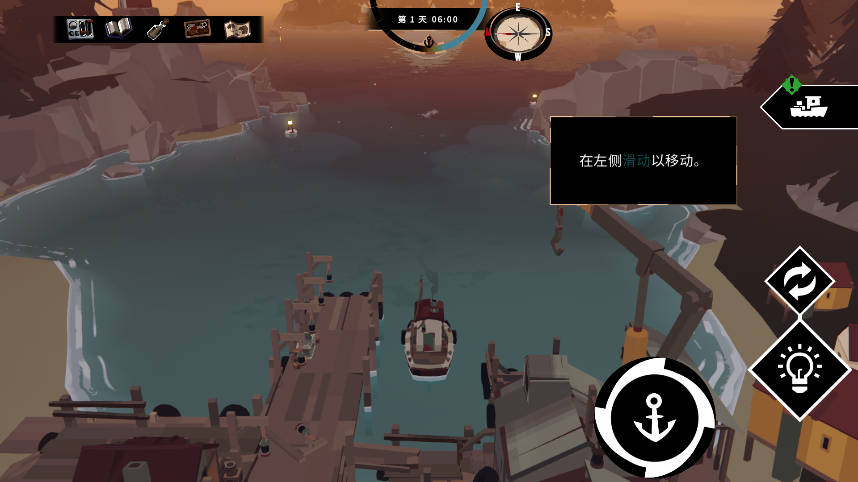Toggle the boat lights bulb button
Image resolution: width=858 pixels, height=482 pixels.
(799, 369)
